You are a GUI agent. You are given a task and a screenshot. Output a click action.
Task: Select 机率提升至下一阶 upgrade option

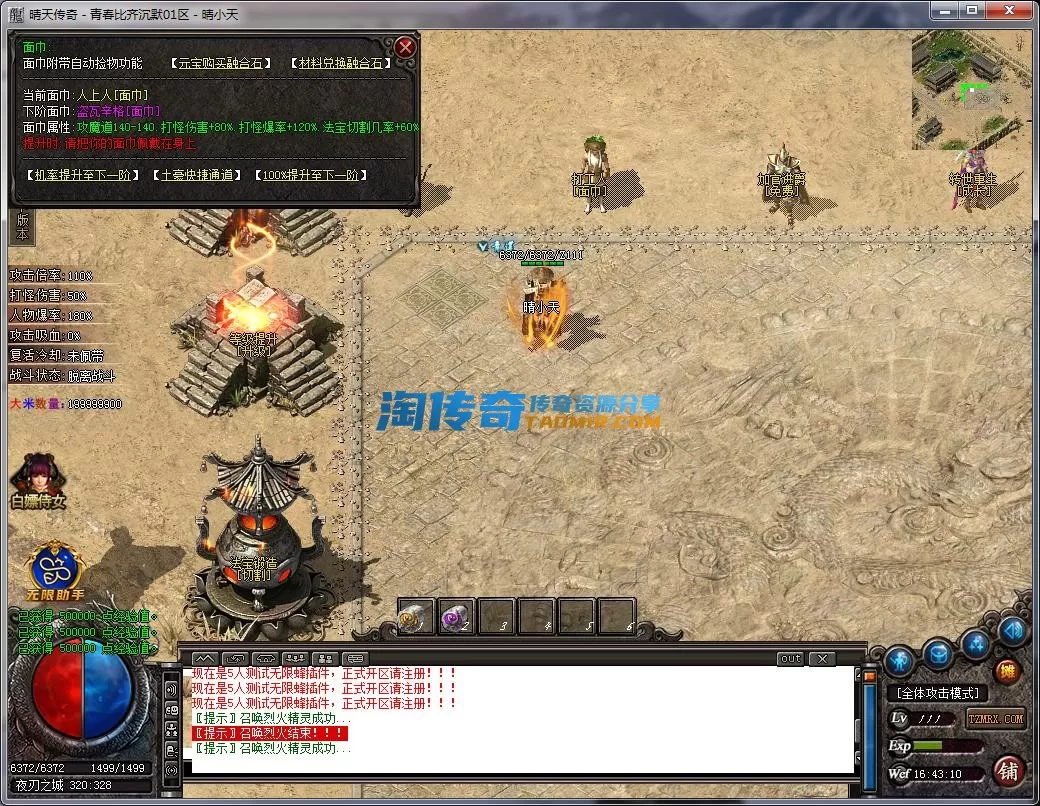[x=82, y=175]
